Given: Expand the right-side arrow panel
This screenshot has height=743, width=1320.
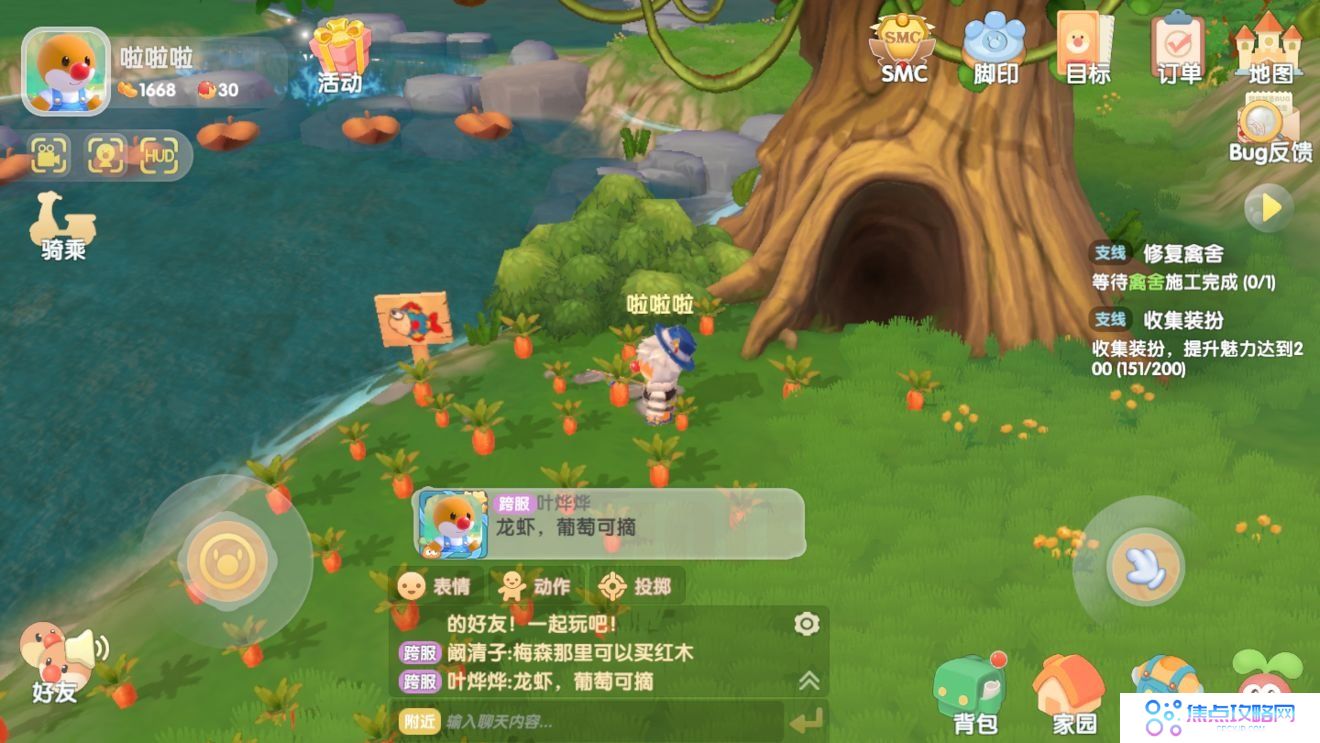Looking at the screenshot, I should pyautogui.click(x=1268, y=206).
